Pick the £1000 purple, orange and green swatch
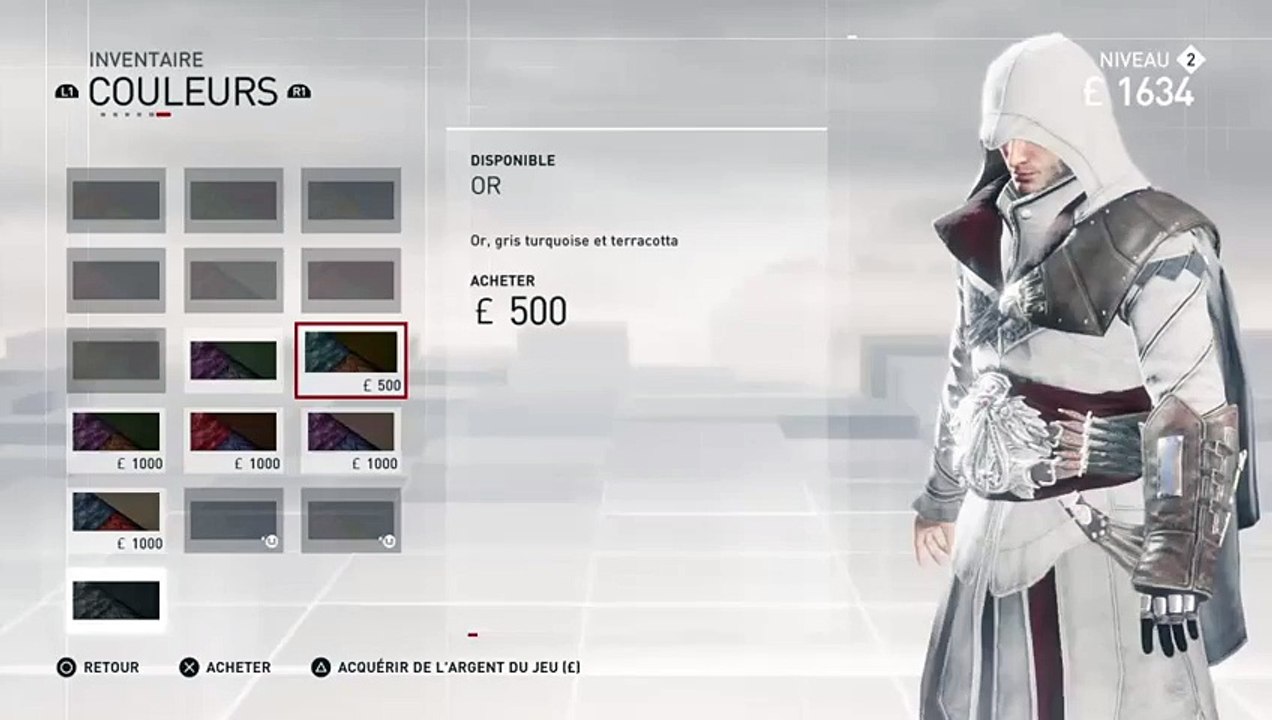Viewport: 1272px width, 720px height. click(116, 439)
